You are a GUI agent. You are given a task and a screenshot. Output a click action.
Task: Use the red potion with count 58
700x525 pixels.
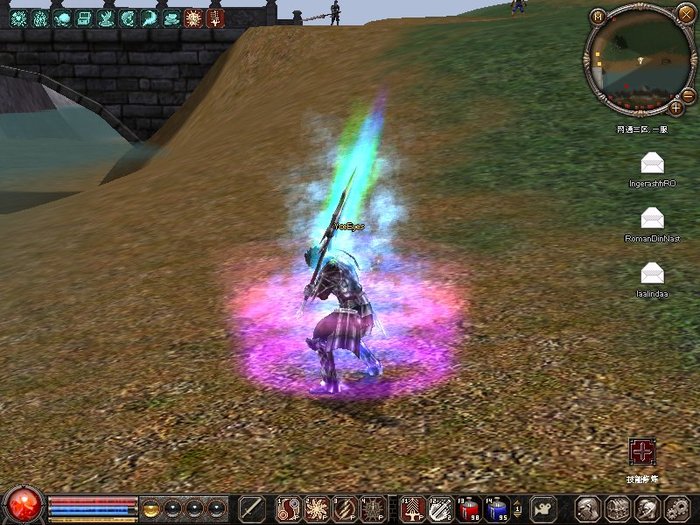[x=468, y=508]
